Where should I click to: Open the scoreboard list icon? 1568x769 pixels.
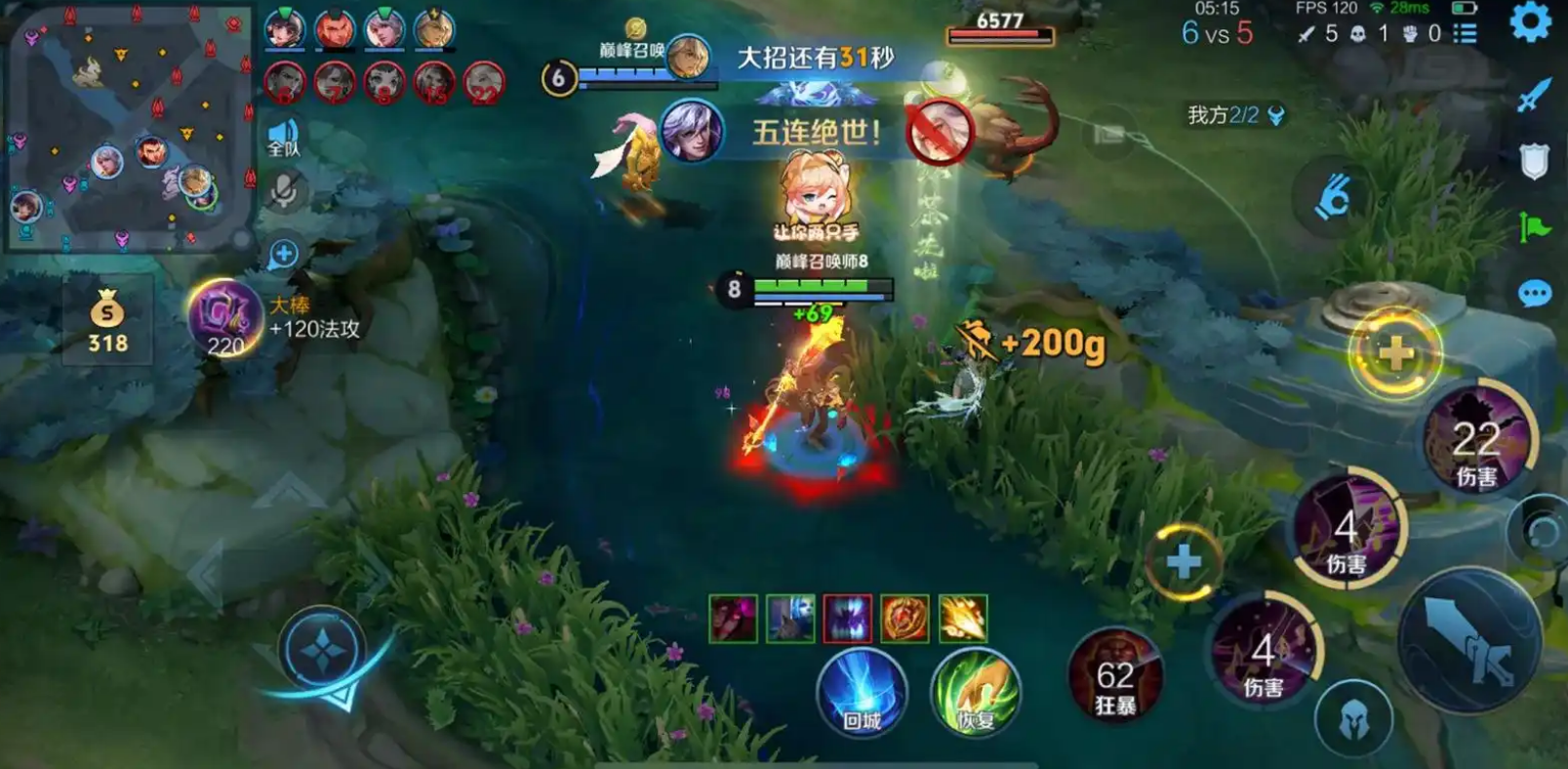pyautogui.click(x=1465, y=34)
